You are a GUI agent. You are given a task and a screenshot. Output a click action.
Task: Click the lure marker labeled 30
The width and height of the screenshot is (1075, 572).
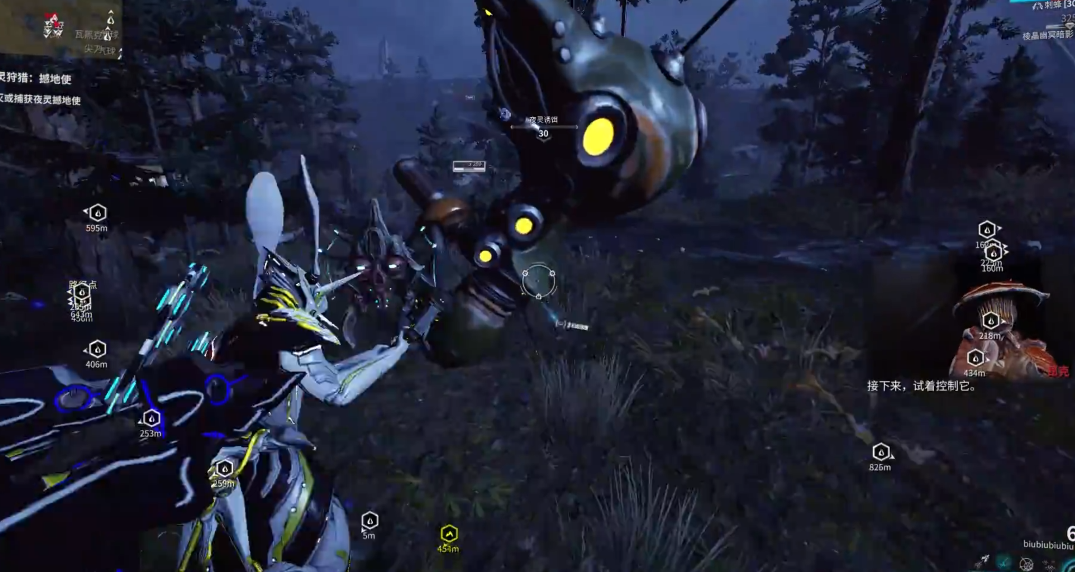pos(543,127)
